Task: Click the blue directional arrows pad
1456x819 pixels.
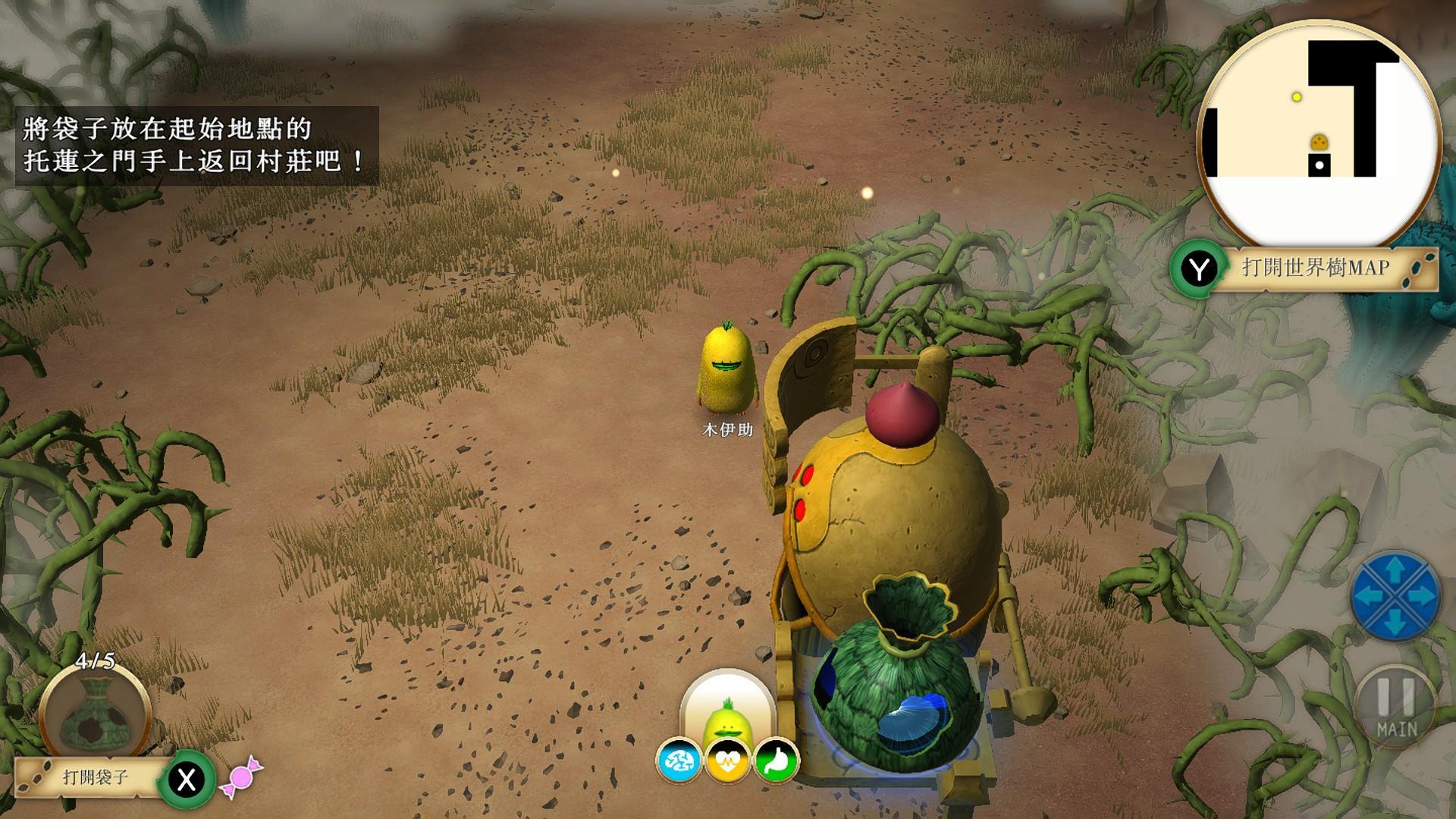Action: click(x=1395, y=596)
